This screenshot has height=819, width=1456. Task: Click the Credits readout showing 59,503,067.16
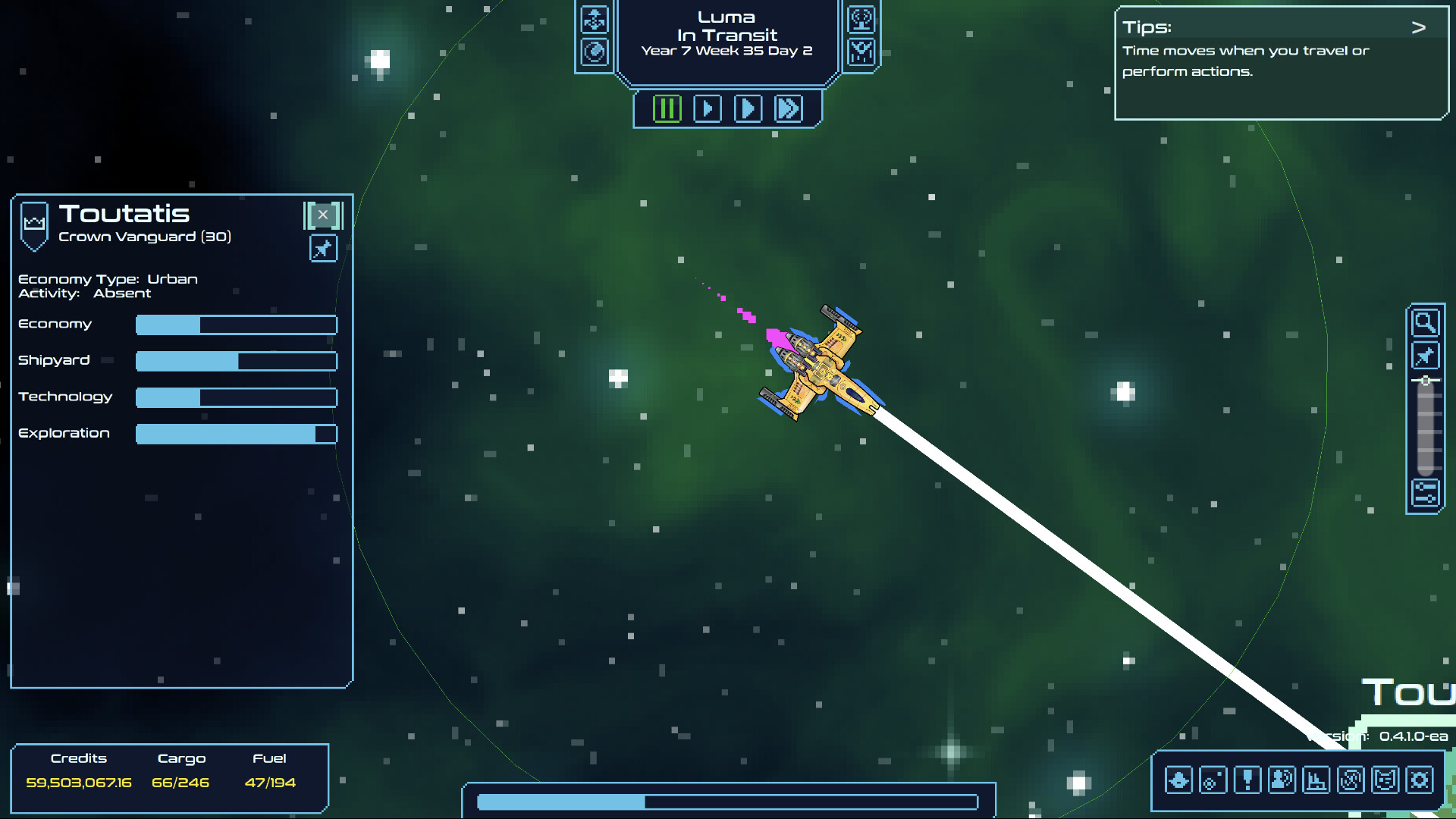[x=80, y=782]
